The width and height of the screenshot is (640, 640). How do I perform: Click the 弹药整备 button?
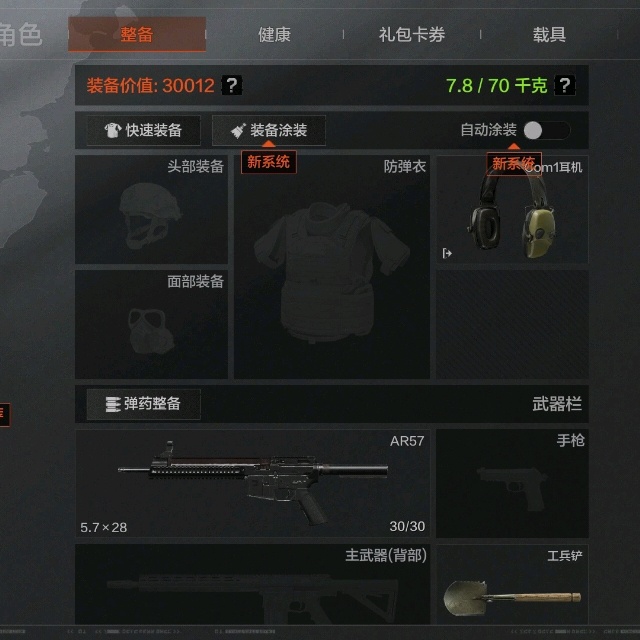coord(143,404)
